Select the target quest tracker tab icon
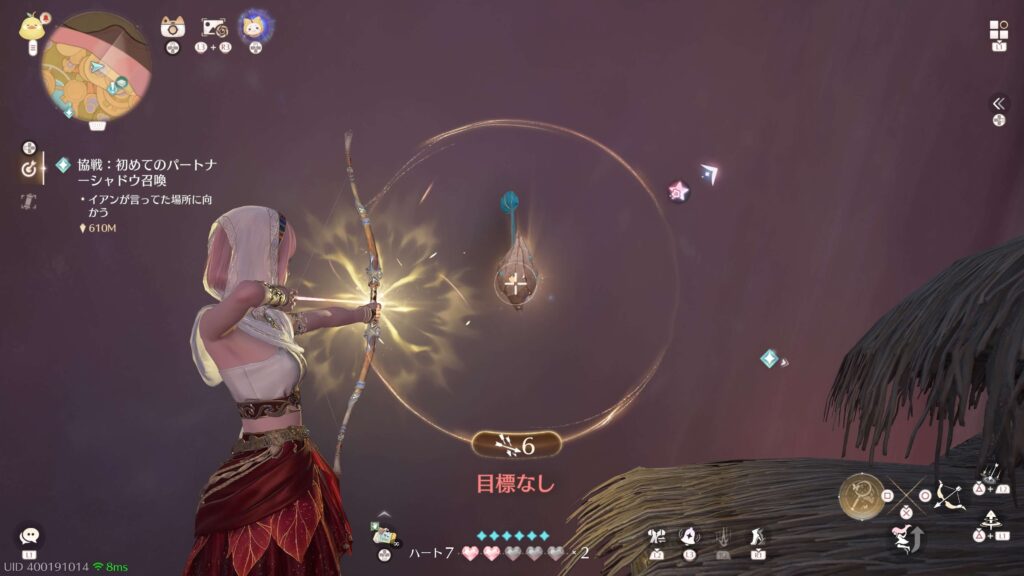 point(29,169)
